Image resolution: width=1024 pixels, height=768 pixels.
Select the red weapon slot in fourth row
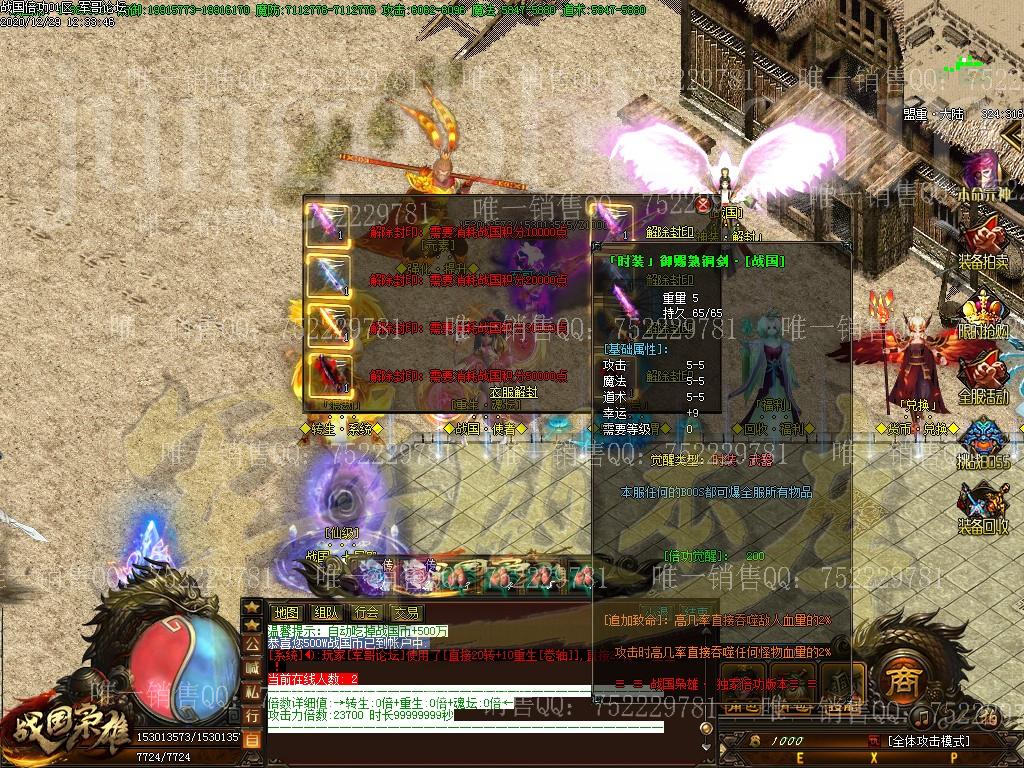tap(328, 373)
